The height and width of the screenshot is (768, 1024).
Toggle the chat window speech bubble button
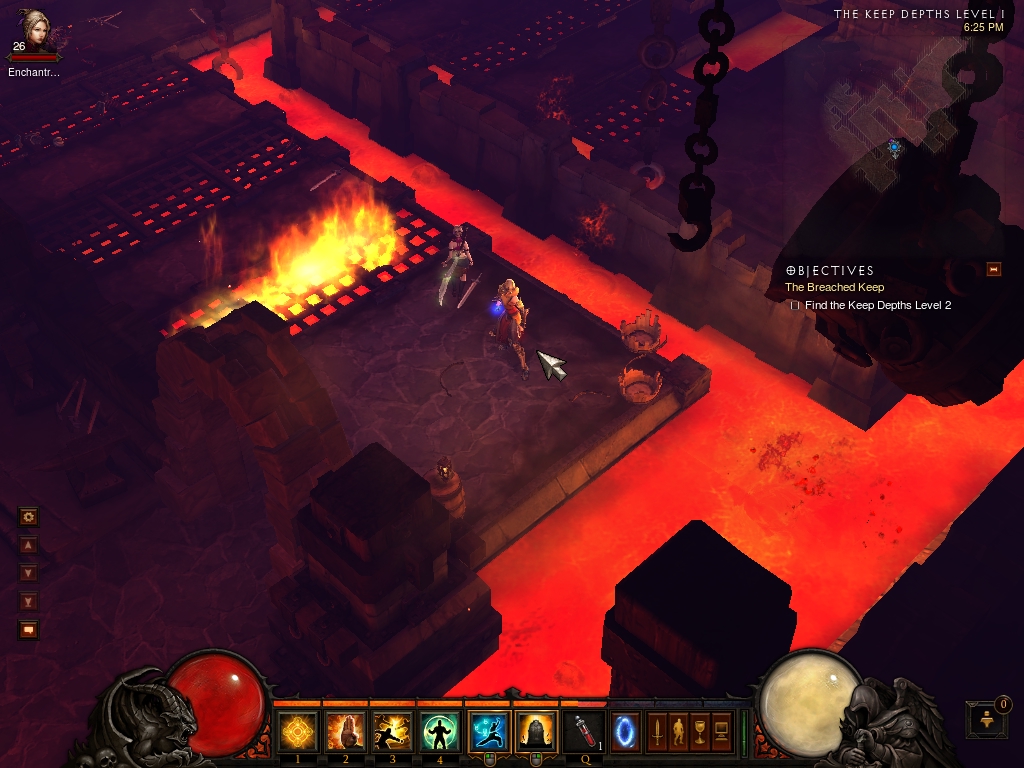(x=28, y=629)
